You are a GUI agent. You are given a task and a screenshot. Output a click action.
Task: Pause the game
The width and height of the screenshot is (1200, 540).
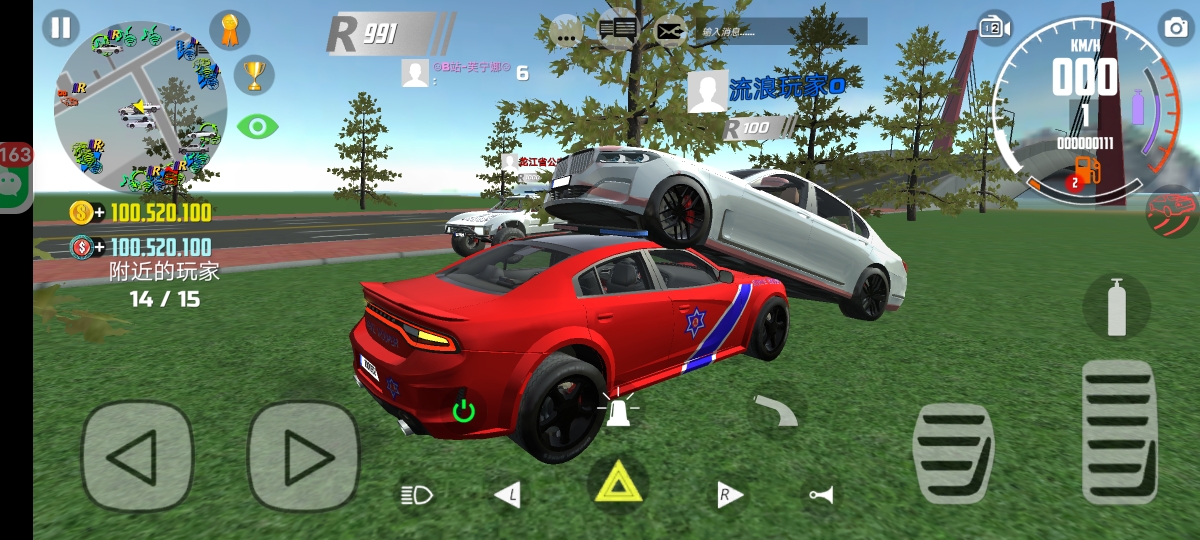[x=61, y=27]
